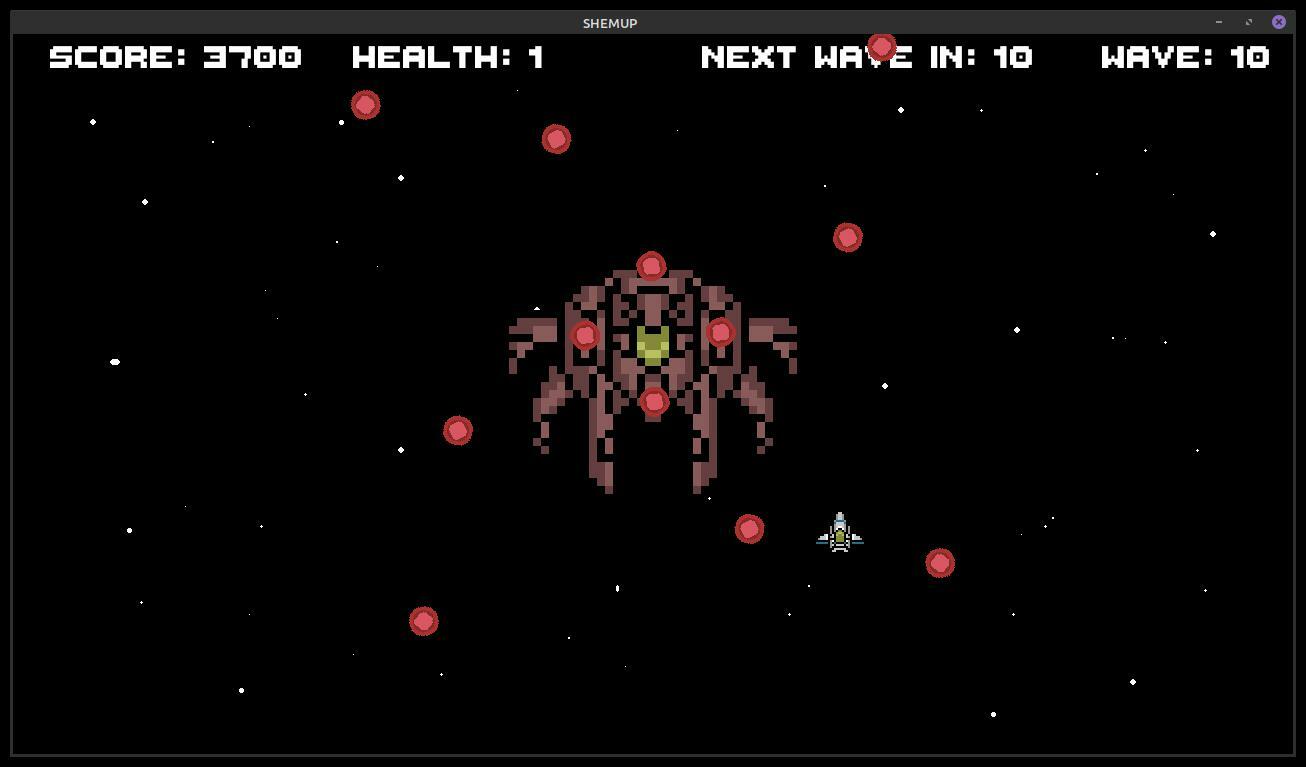Click the red orb on the boss's center body
This screenshot has height=767, width=1306.
(653, 400)
